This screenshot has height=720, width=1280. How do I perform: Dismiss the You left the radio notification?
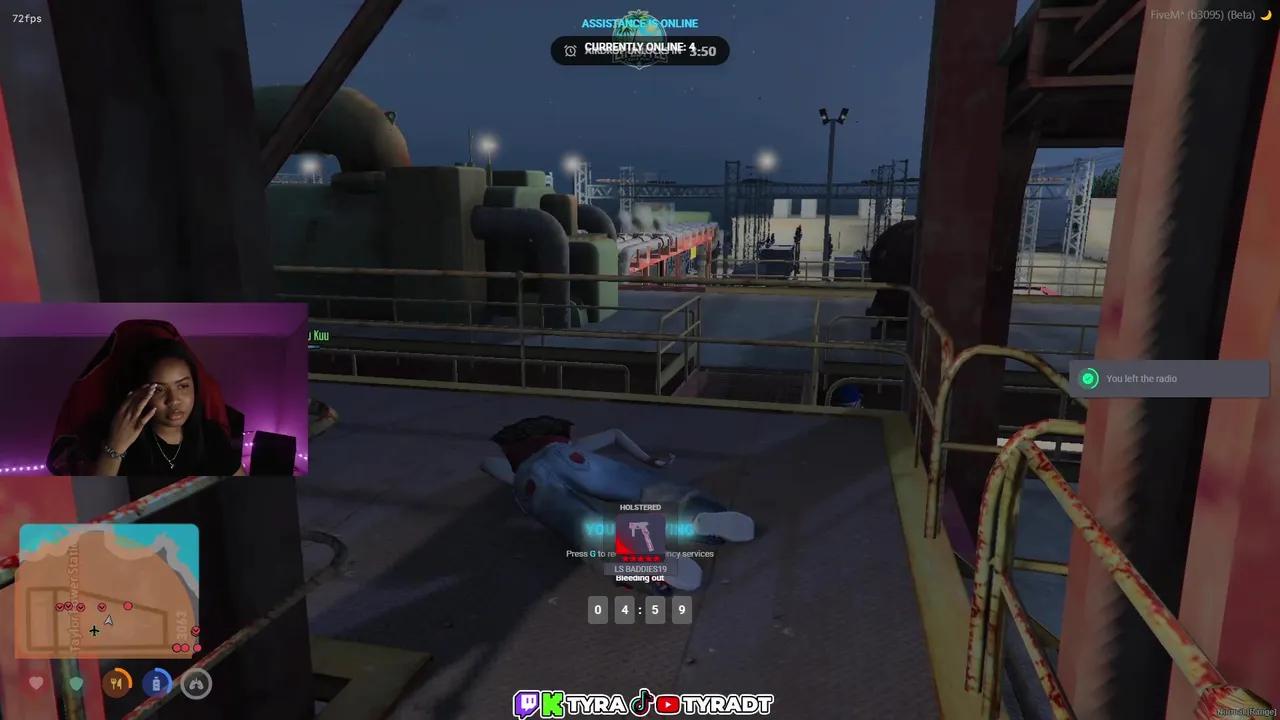[1168, 378]
